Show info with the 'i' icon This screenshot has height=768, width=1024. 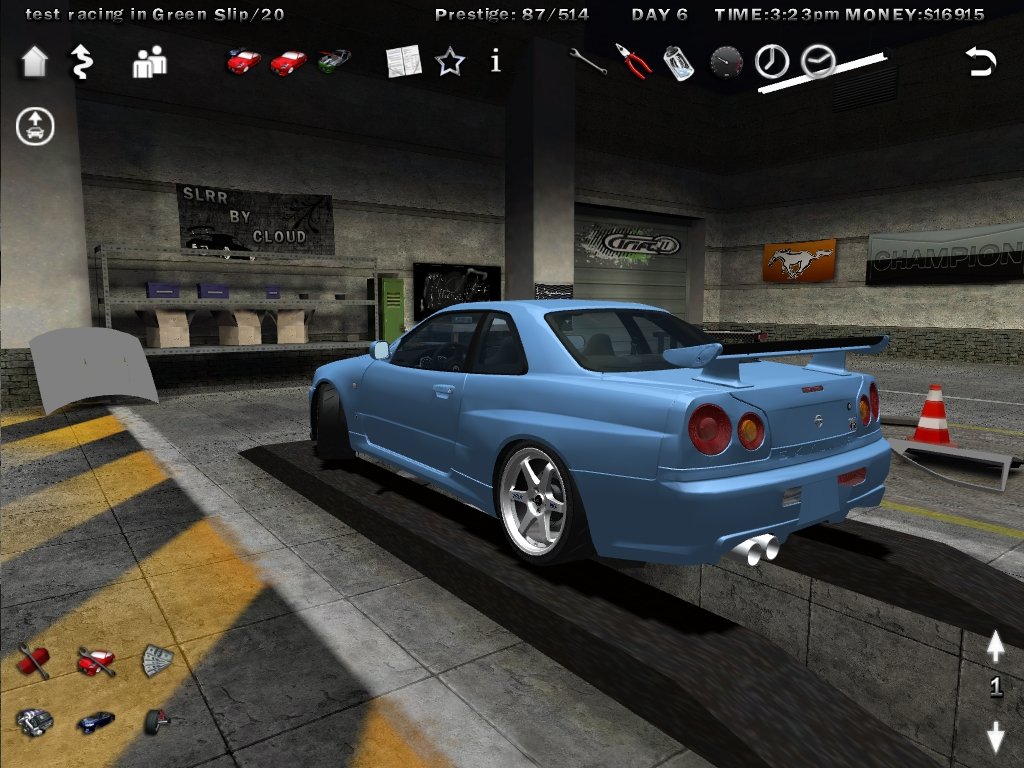point(496,62)
